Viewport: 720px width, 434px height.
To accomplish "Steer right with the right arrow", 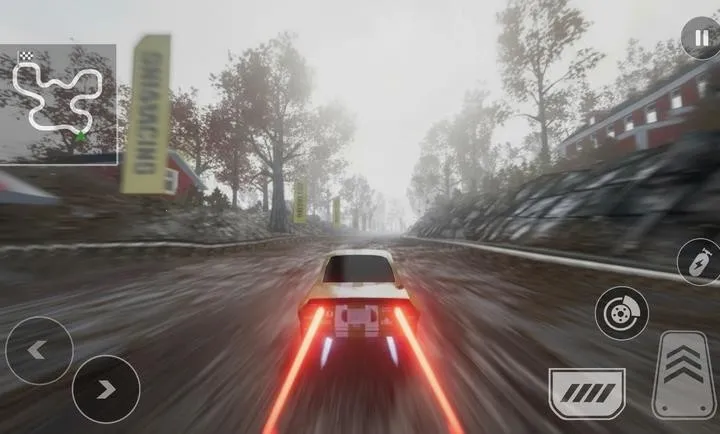I will click(x=105, y=388).
